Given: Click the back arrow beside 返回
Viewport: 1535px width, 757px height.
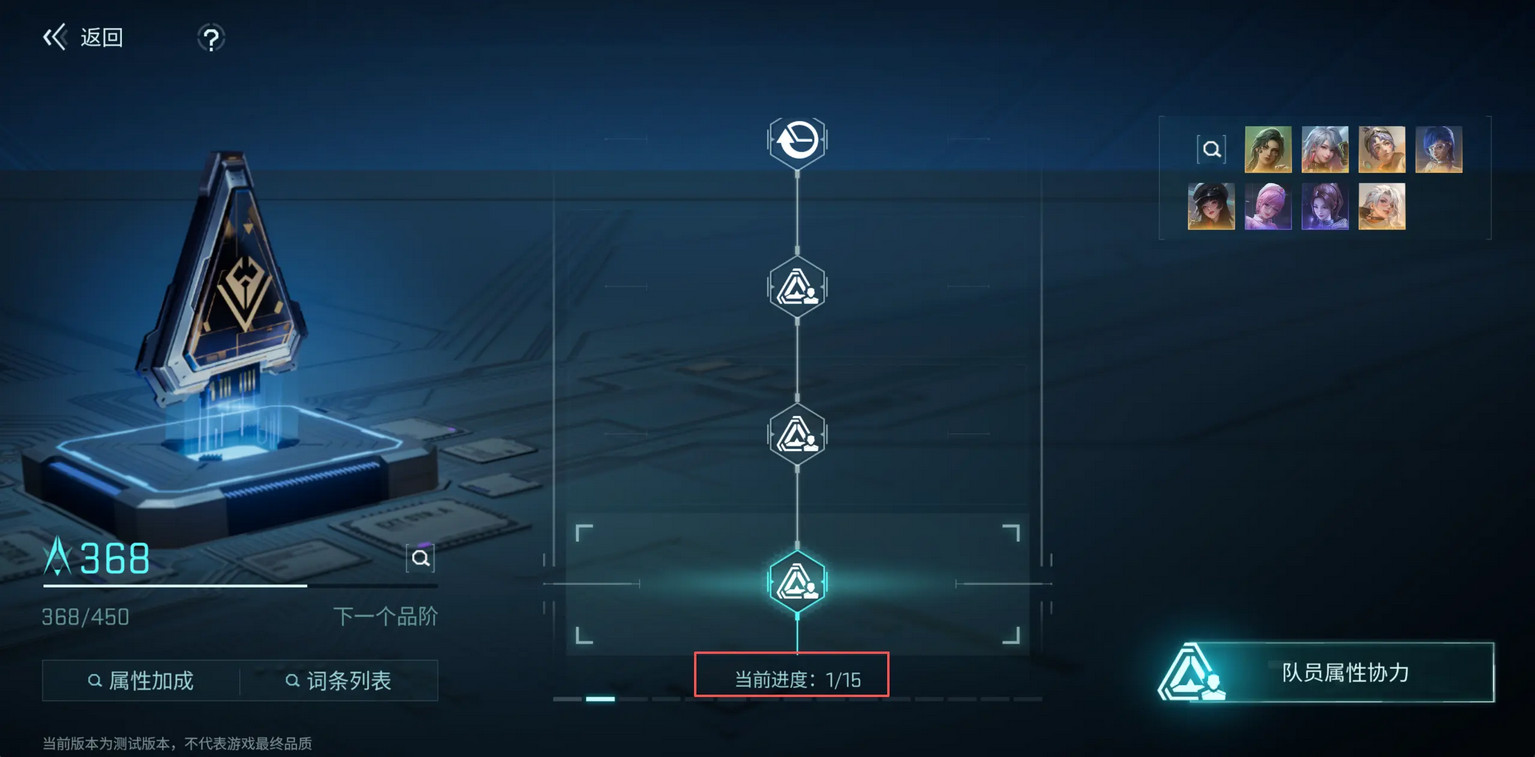Looking at the screenshot, I should click(54, 36).
